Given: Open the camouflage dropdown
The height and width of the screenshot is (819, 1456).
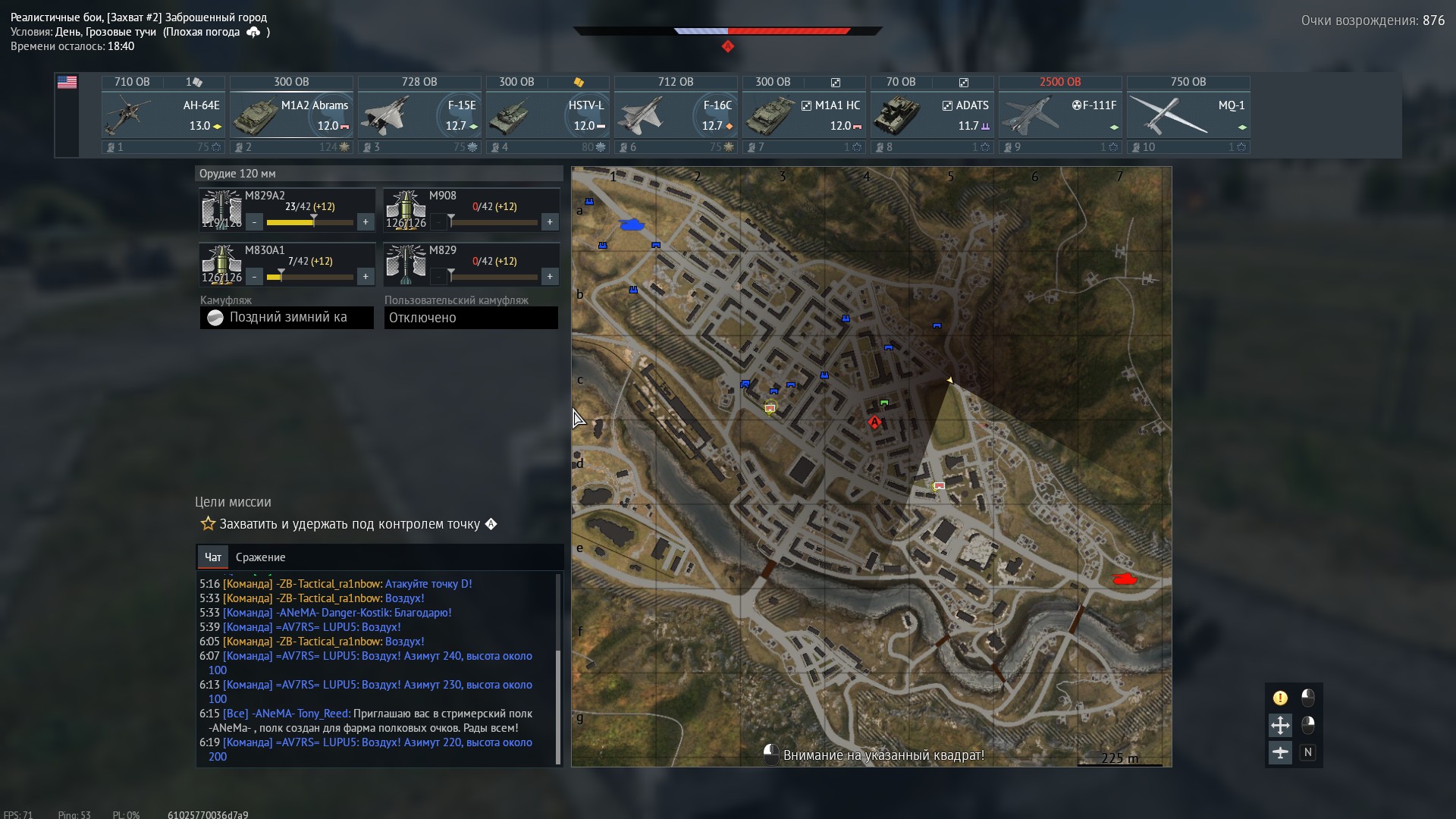Looking at the screenshot, I should pos(287,318).
